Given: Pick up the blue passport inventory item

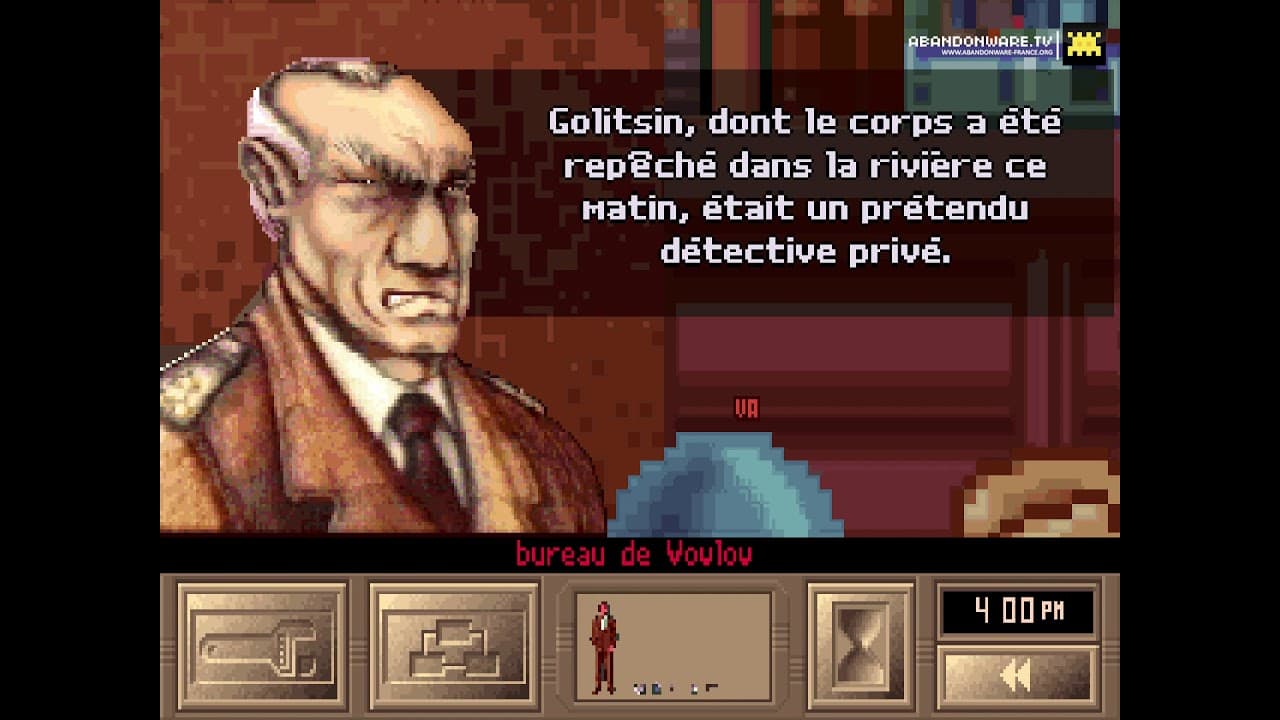Looking at the screenshot, I should click(x=657, y=687).
